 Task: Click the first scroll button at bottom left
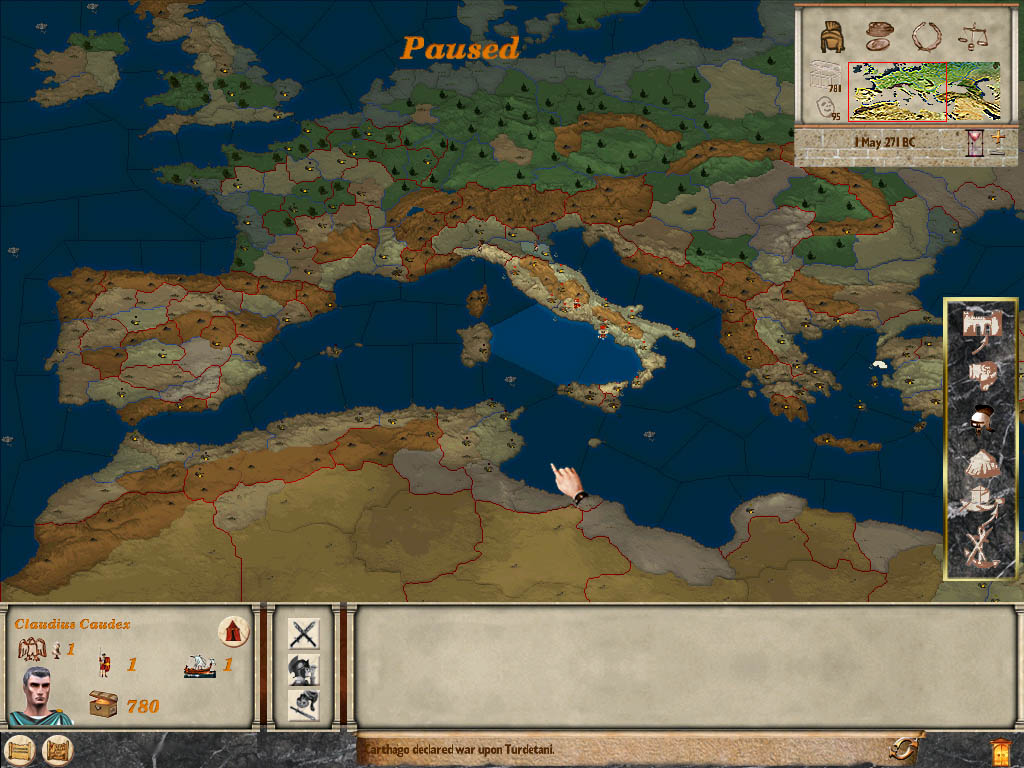18,750
